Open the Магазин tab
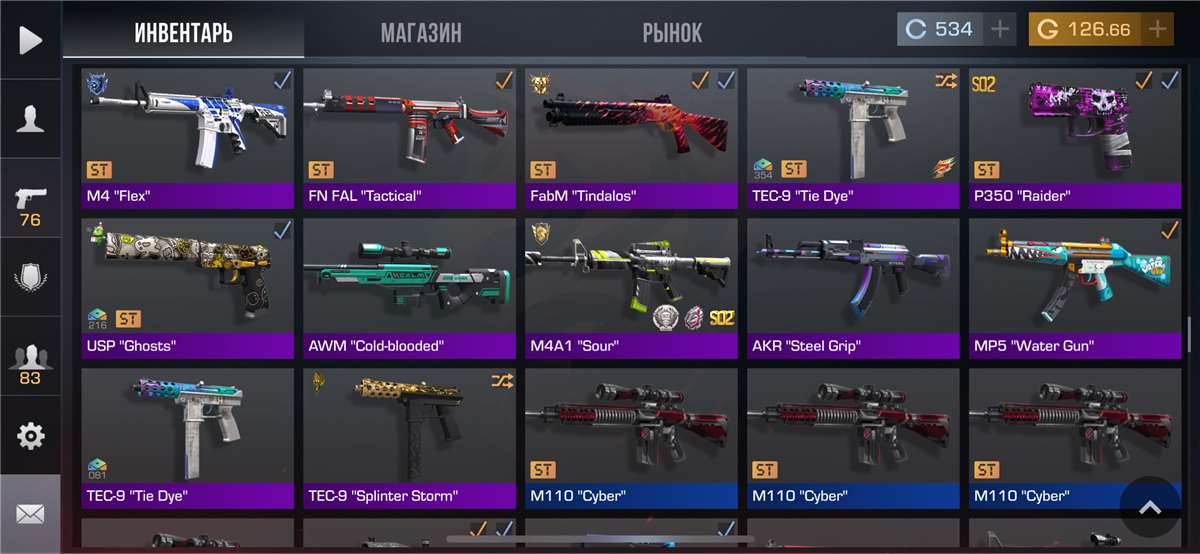The image size is (1200, 554). coord(421,32)
